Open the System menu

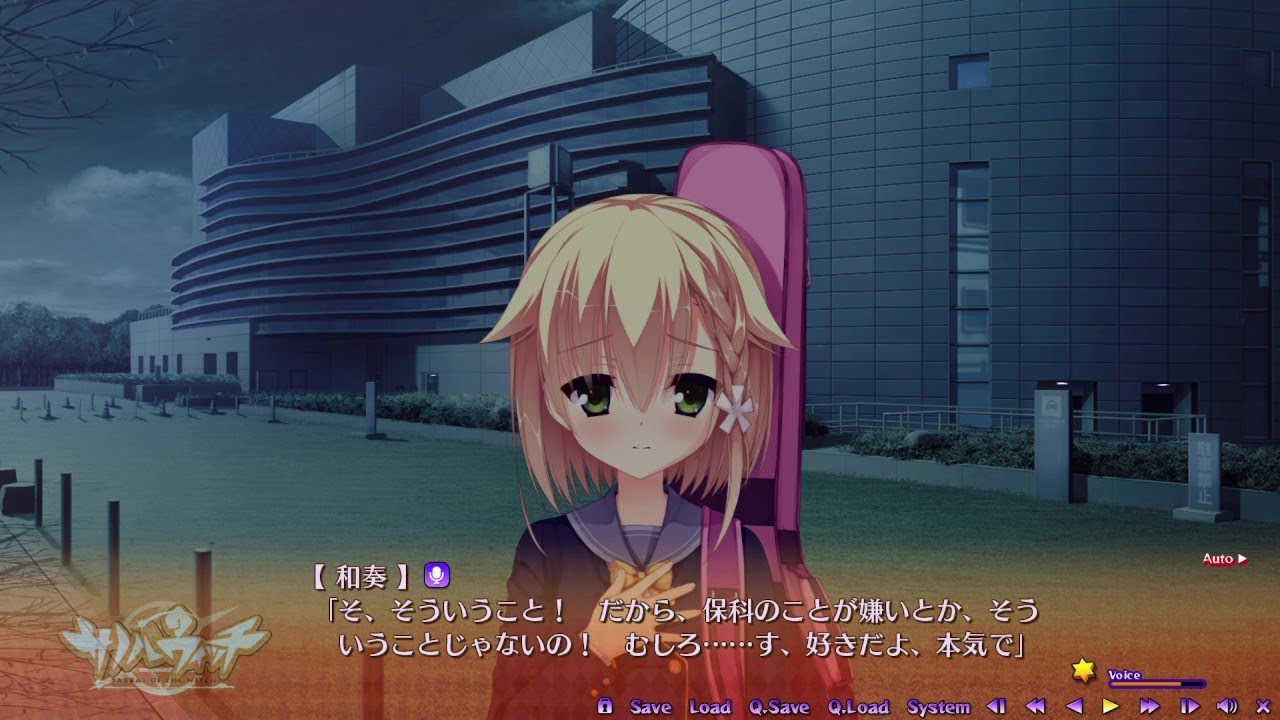pyautogui.click(x=936, y=706)
